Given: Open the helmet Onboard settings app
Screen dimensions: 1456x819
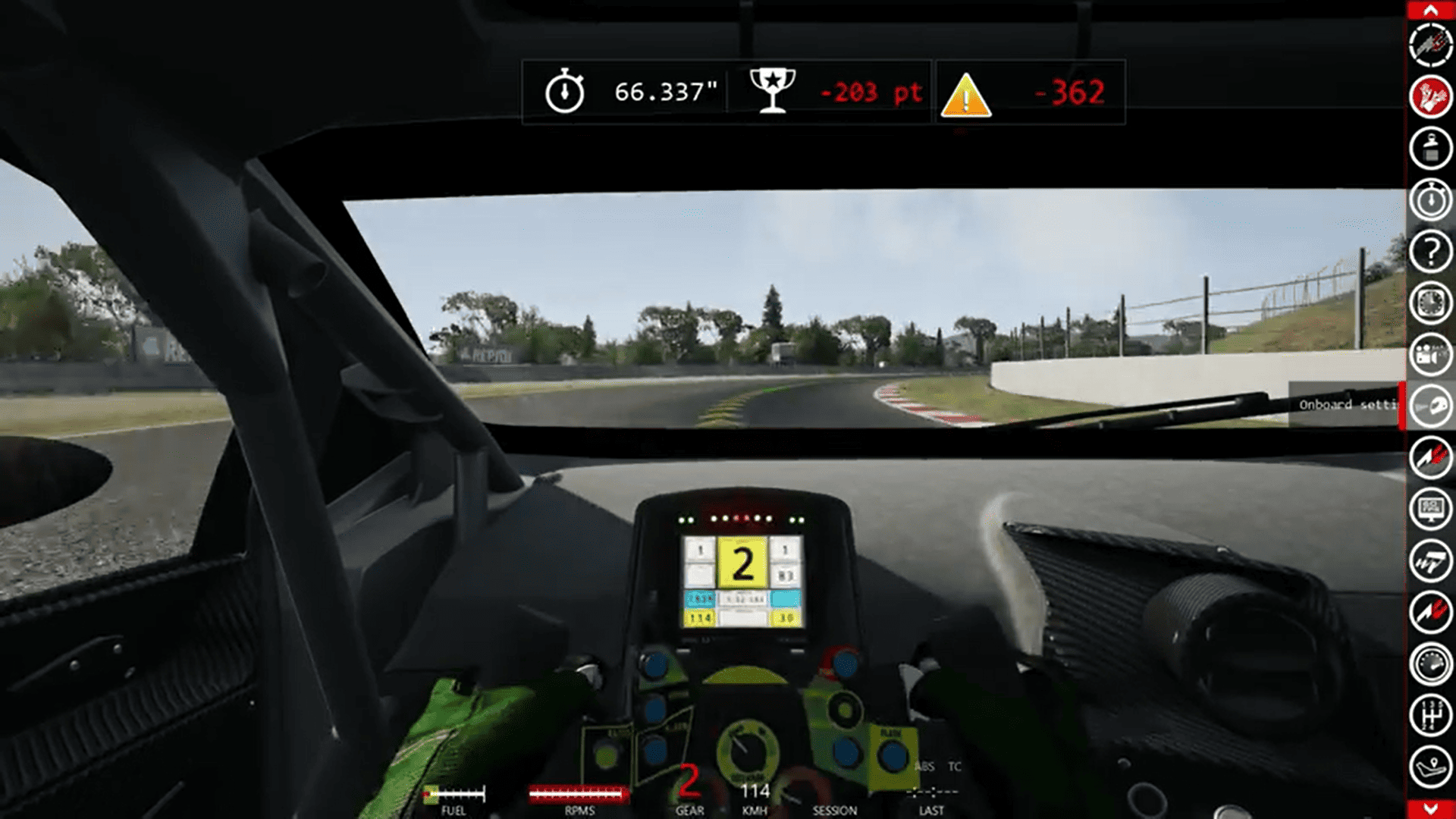Looking at the screenshot, I should (x=1430, y=406).
